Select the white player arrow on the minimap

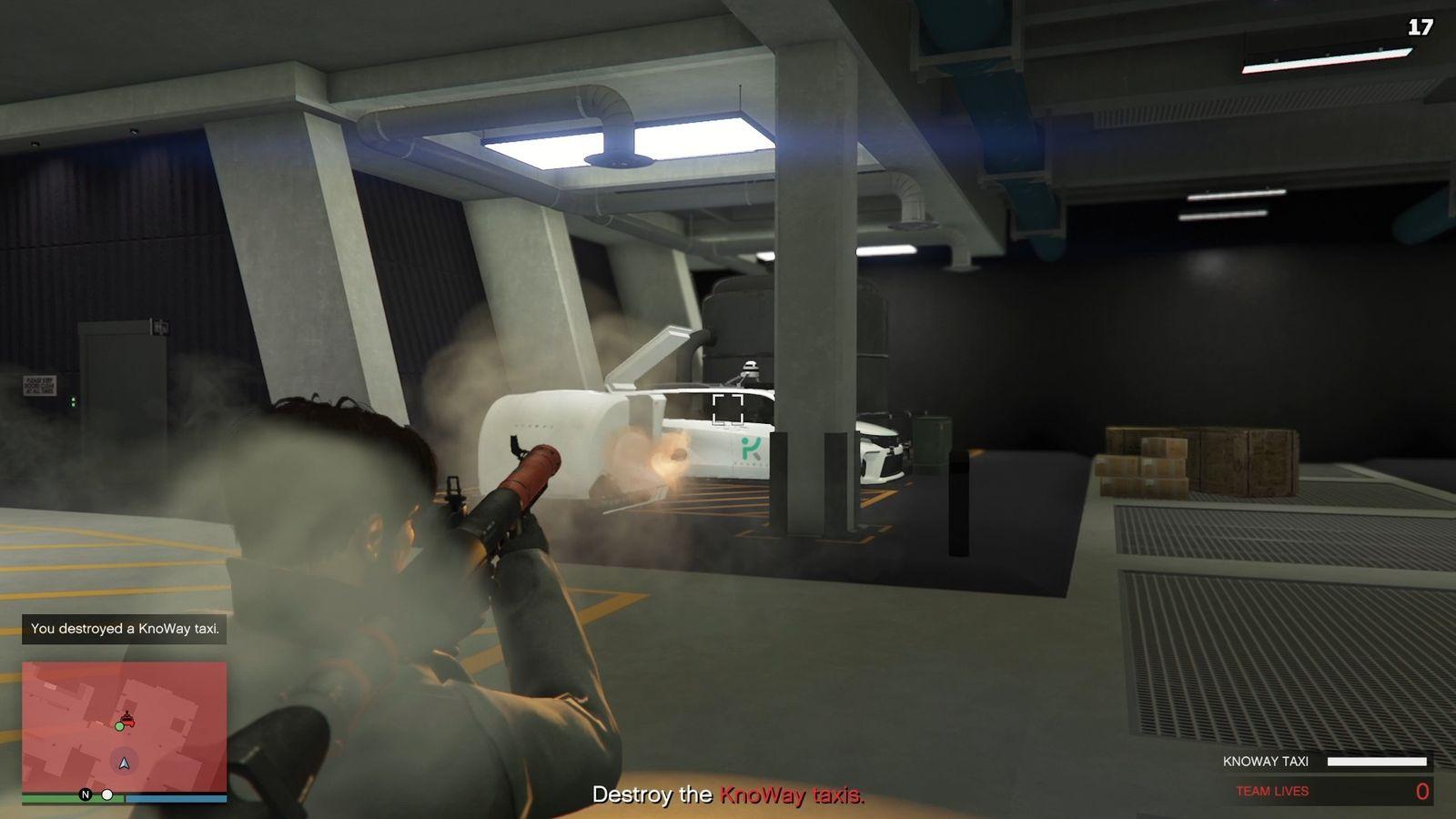point(123,763)
